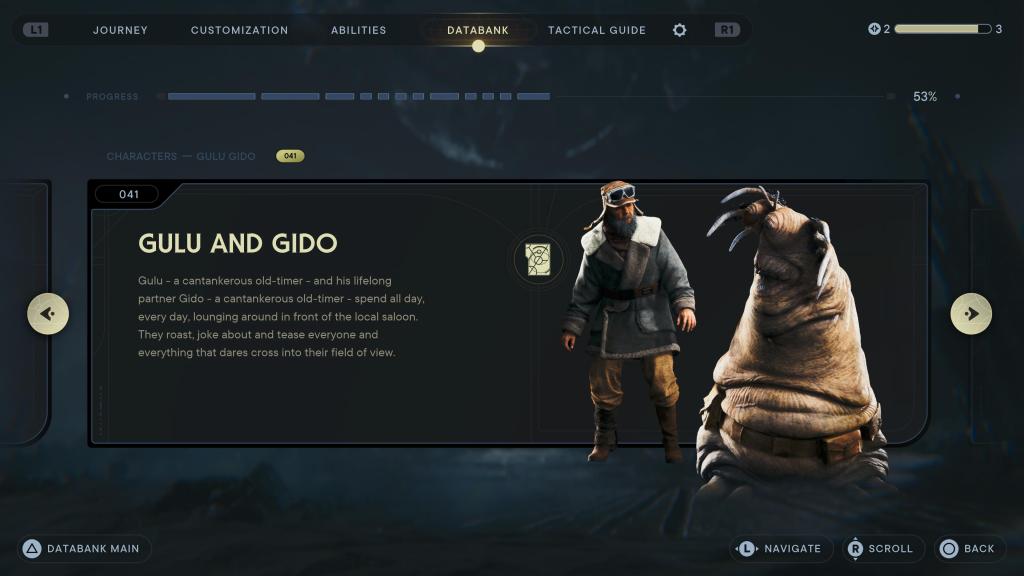The width and height of the screenshot is (1024, 576).
Task: Open the Customization tab
Action: (x=239, y=30)
